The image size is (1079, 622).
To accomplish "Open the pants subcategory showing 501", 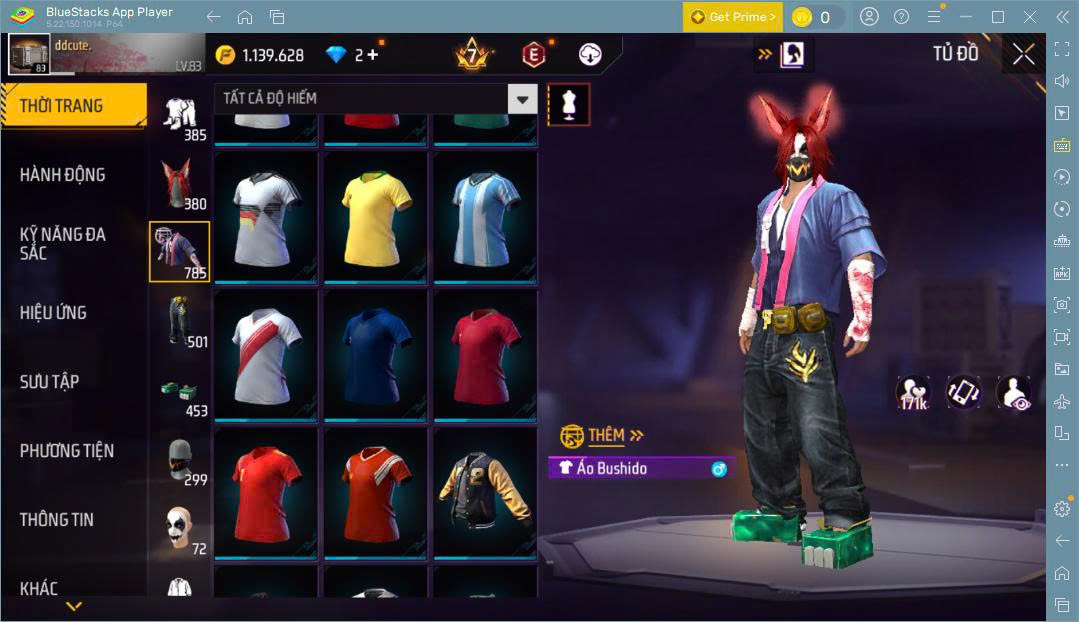I will [180, 322].
